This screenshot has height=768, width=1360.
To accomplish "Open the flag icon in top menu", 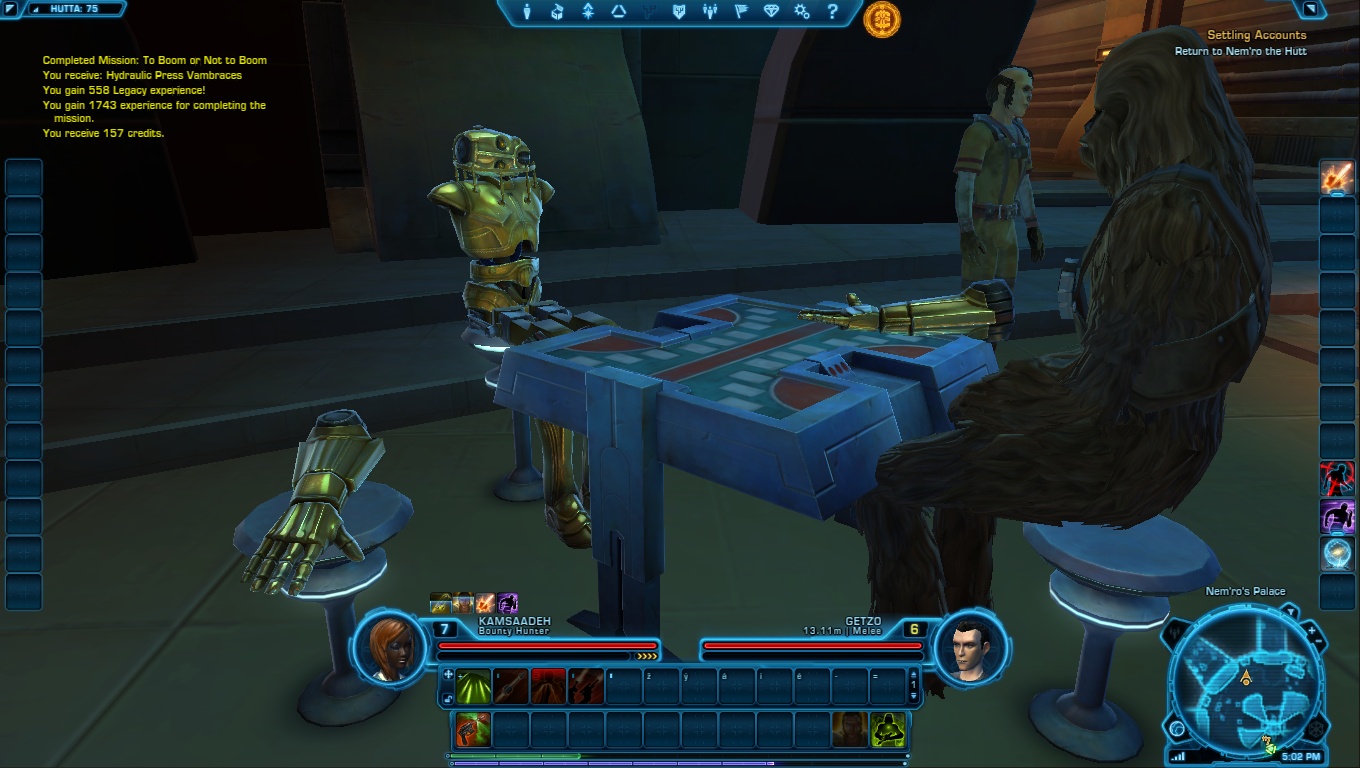I will click(741, 12).
